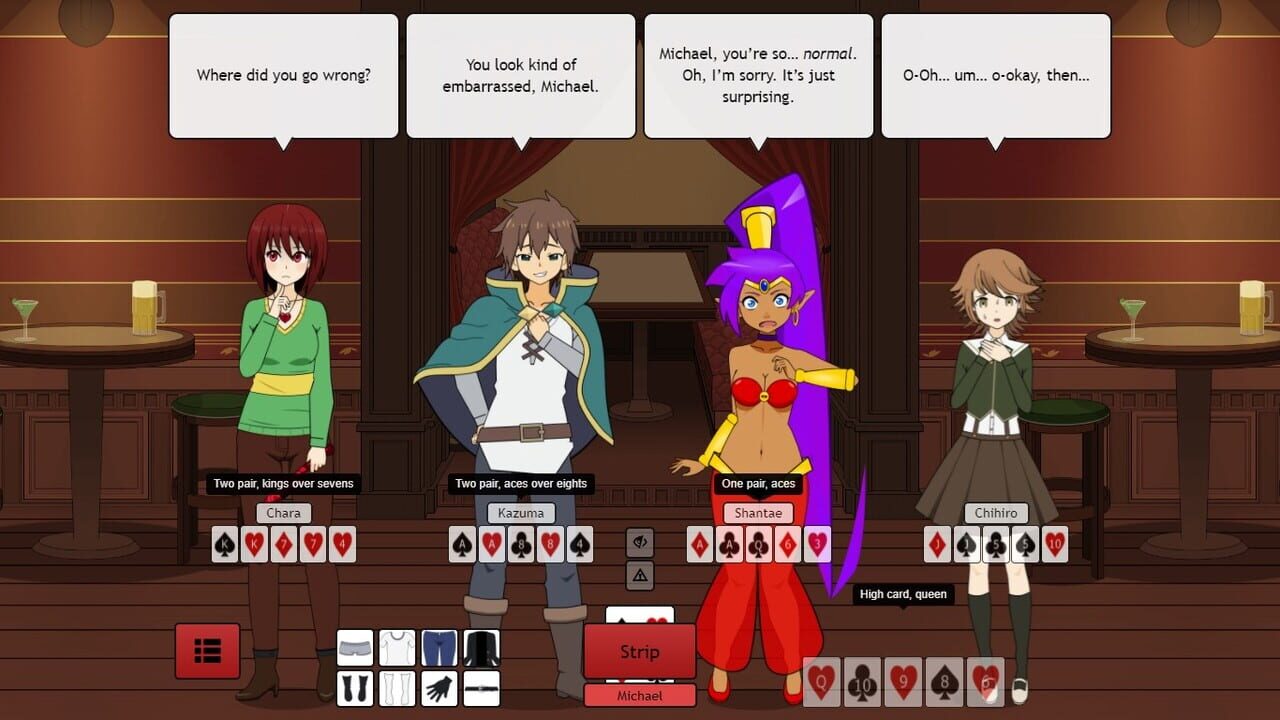Select Kazuma's name tag
The image size is (1280, 720).
tap(521, 512)
